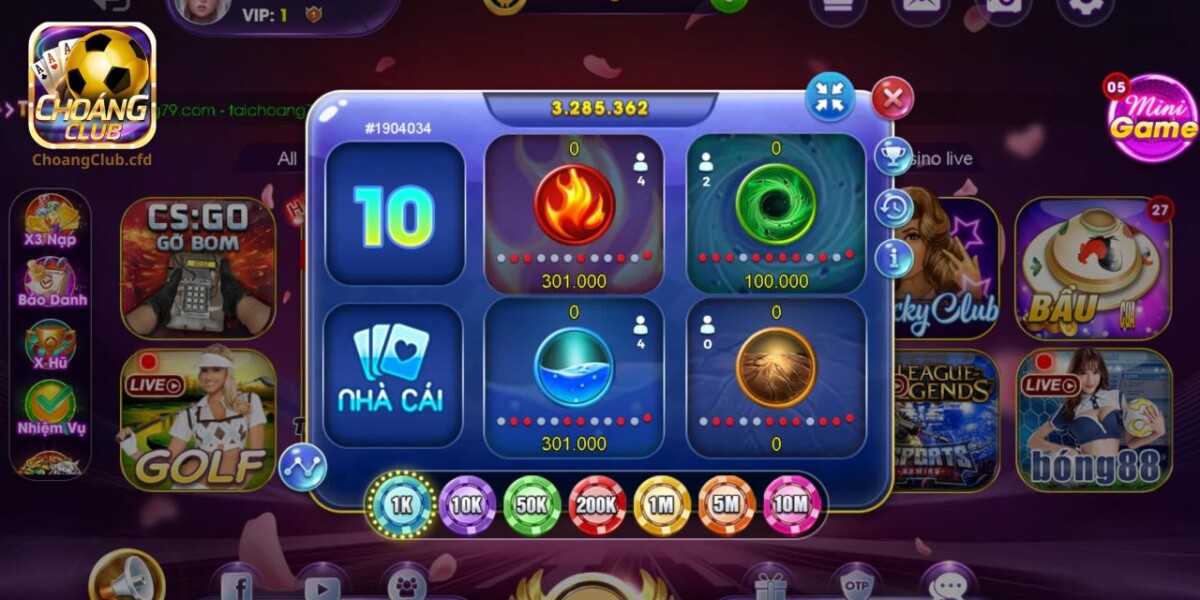Choose the red 200K chip
The image size is (1200, 600).
click(597, 505)
